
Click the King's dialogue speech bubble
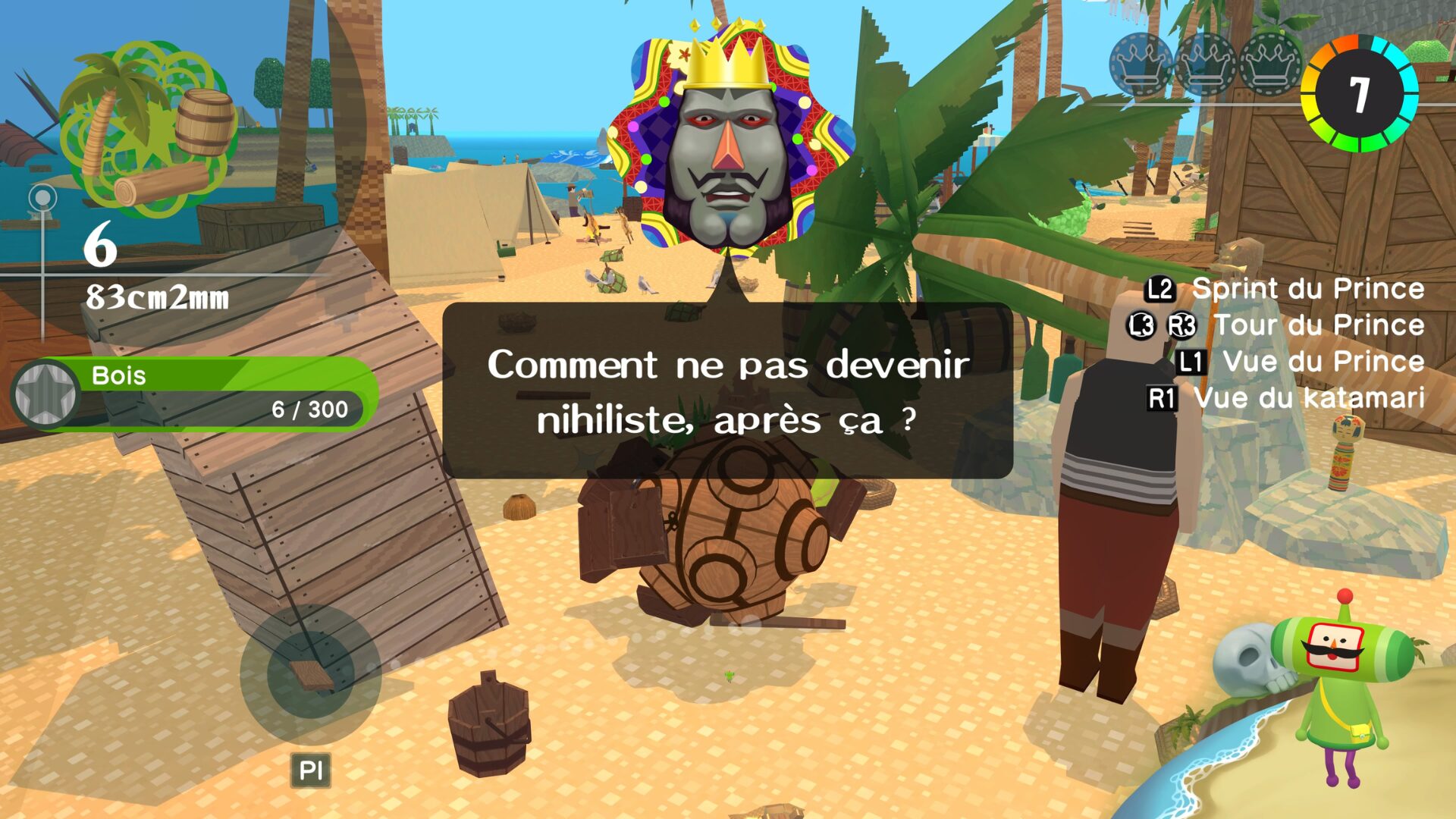tap(728, 391)
